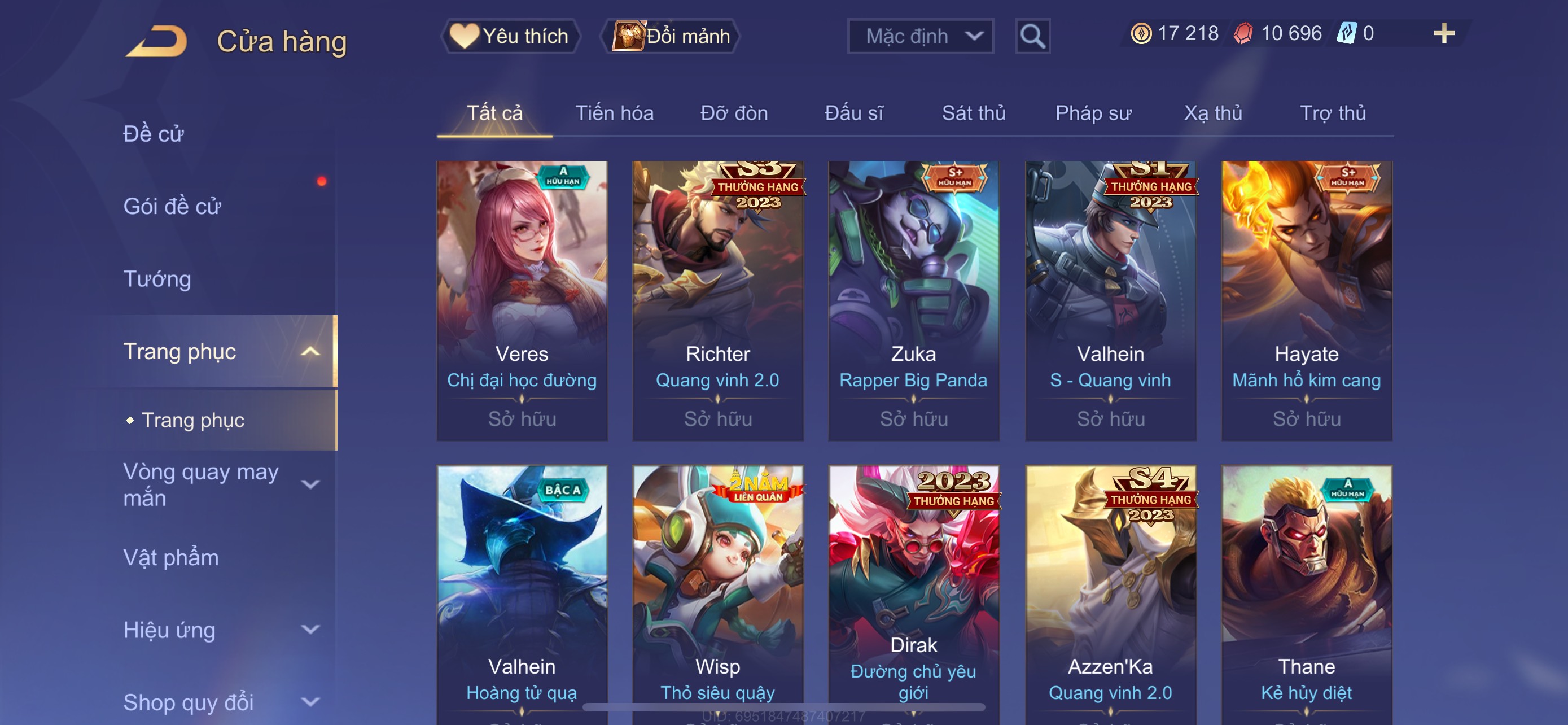
Task: Select the Pháp sư tab
Action: coord(1093,113)
